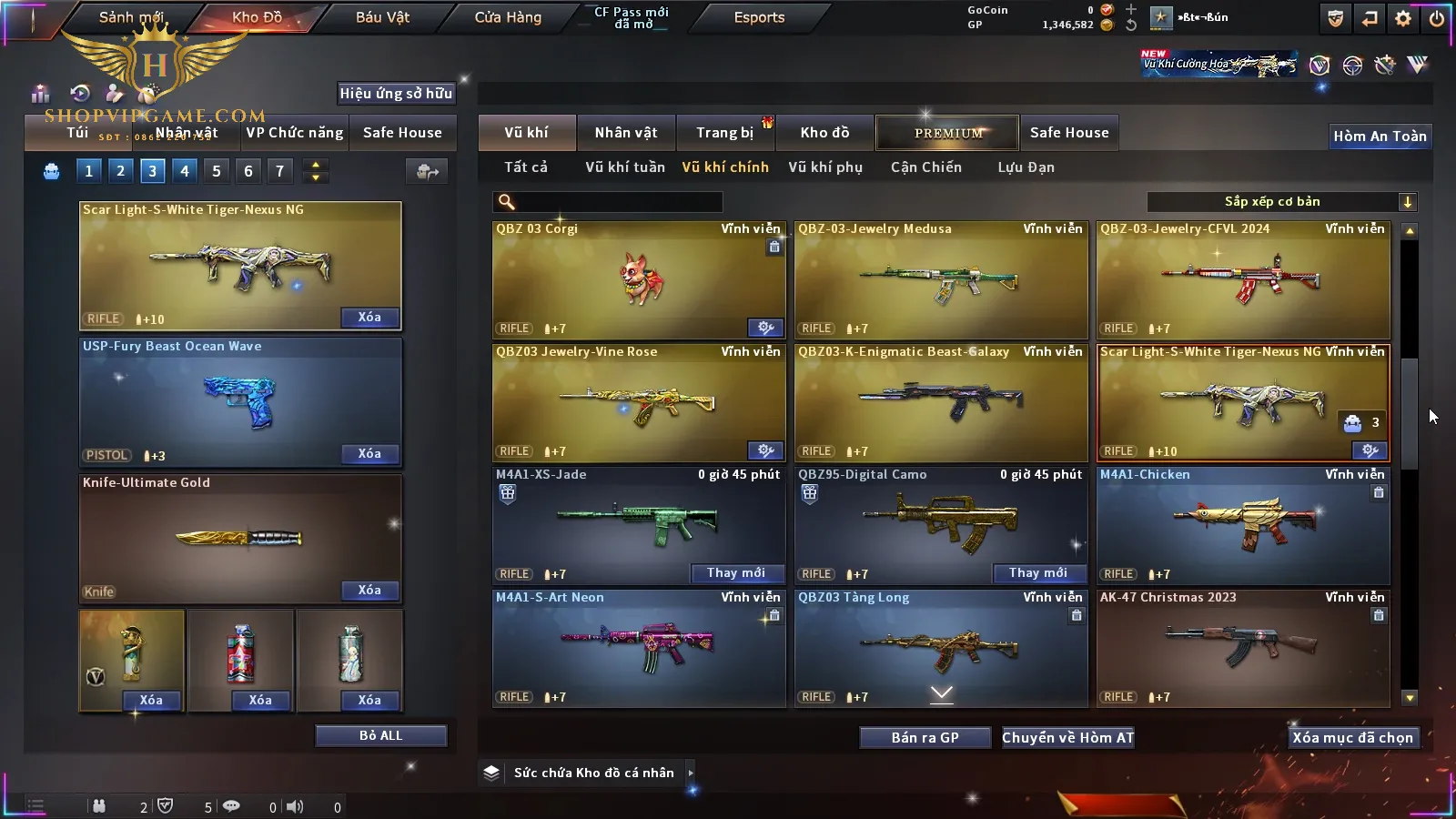Open the Cửa Hàng shop menu
The width and height of the screenshot is (1456, 819).
pos(508,17)
